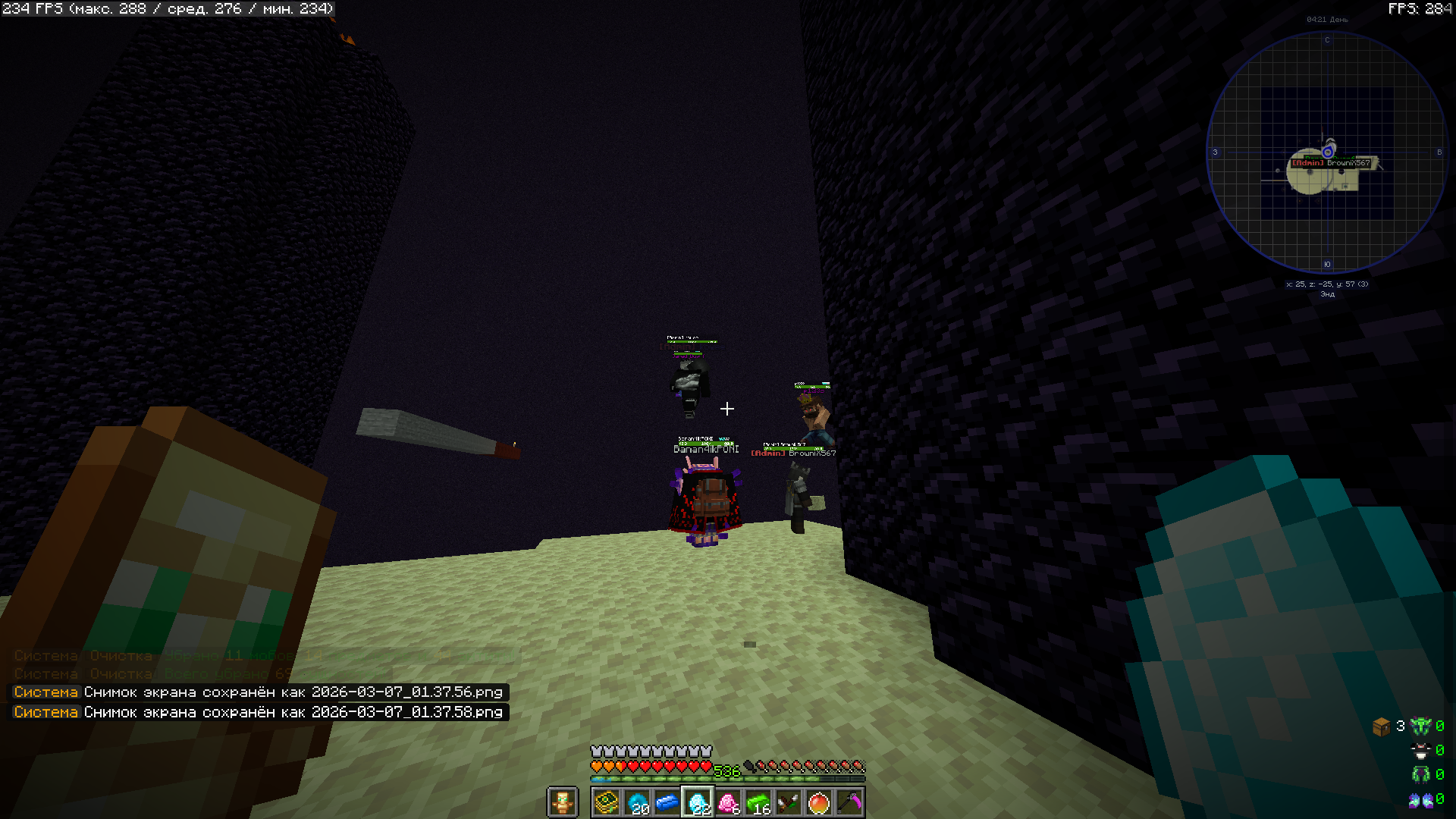
Task: Select the totem in the offhand slot
Action: (x=563, y=802)
